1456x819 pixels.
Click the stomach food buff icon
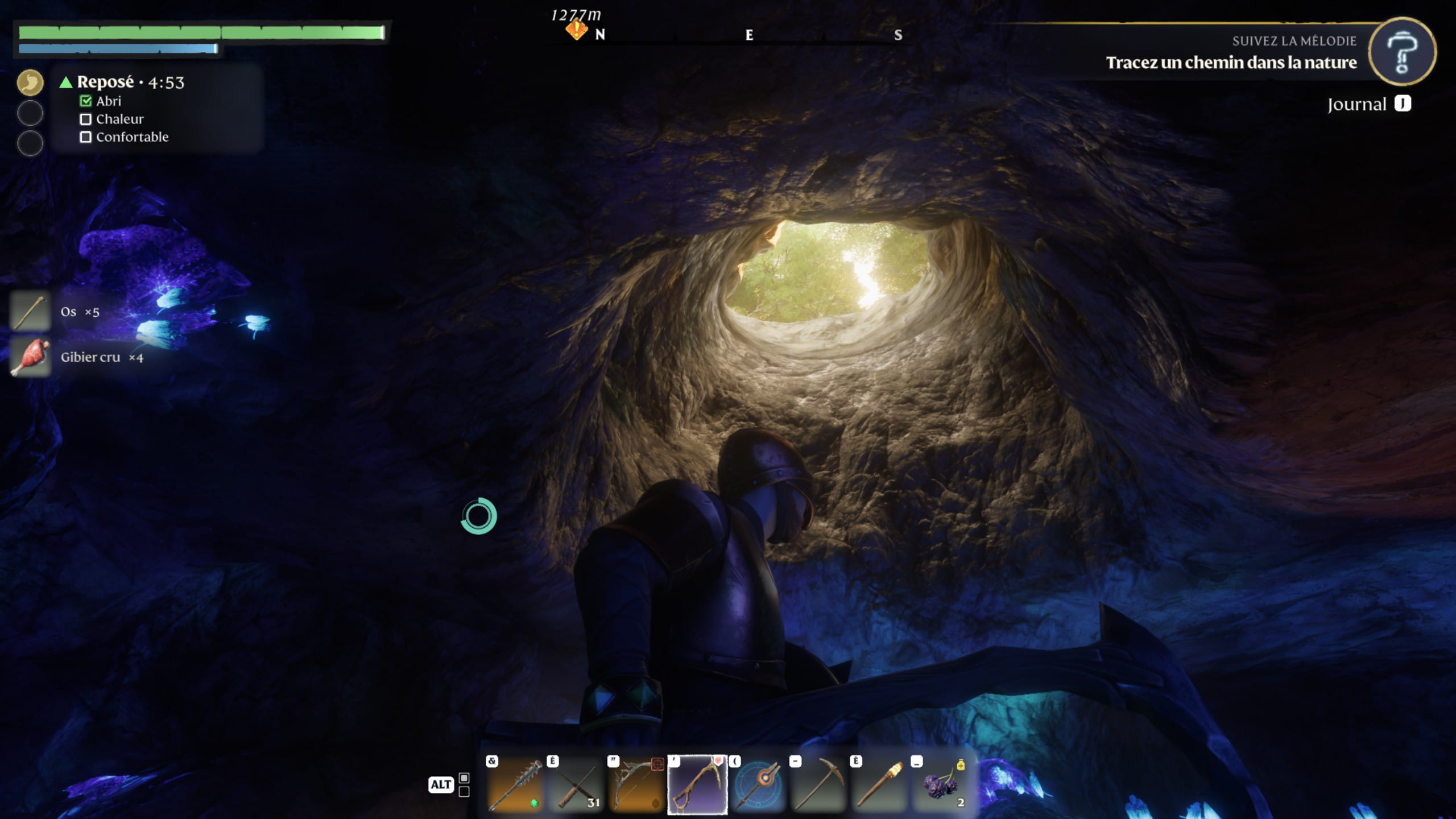(30, 82)
